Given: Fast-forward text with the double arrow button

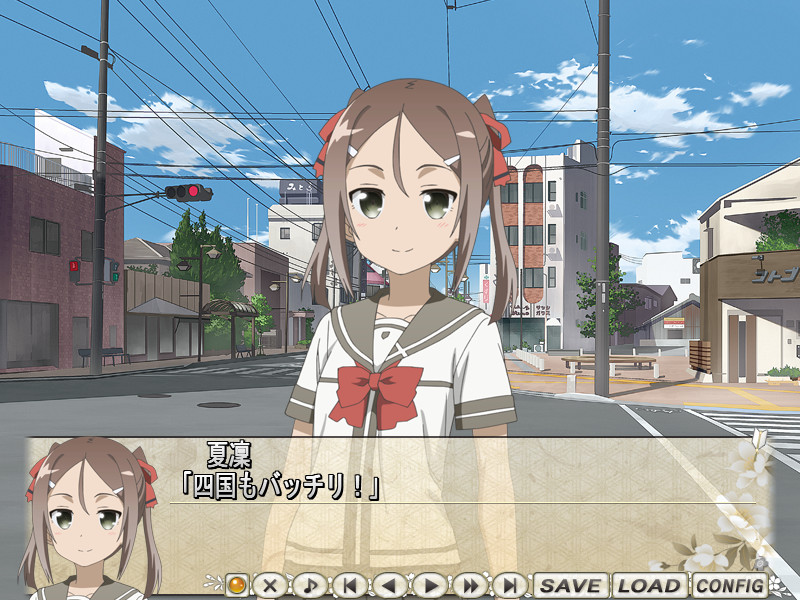Looking at the screenshot, I should point(470,585).
